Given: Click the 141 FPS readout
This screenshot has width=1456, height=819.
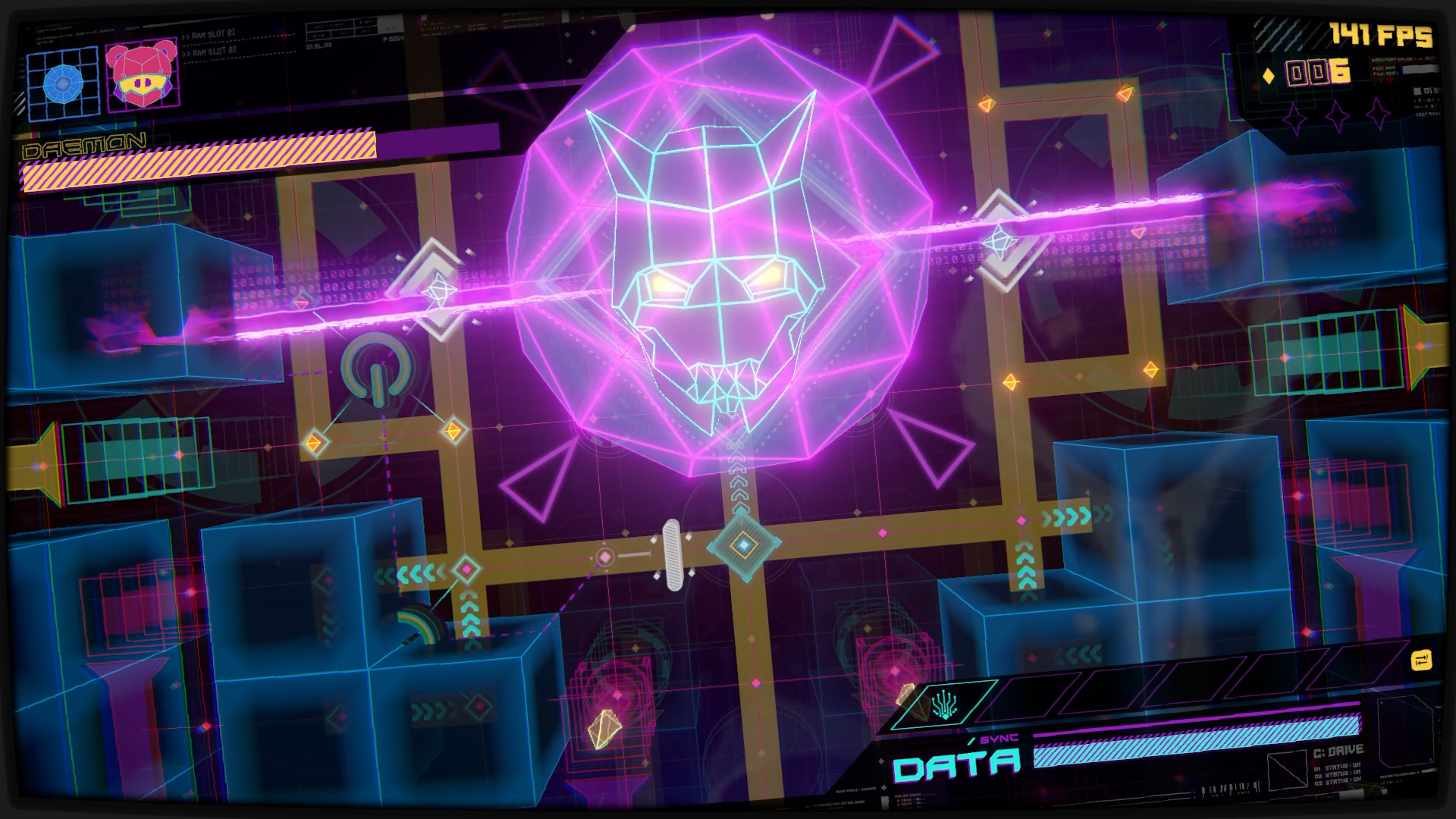Looking at the screenshot, I should (1380, 34).
